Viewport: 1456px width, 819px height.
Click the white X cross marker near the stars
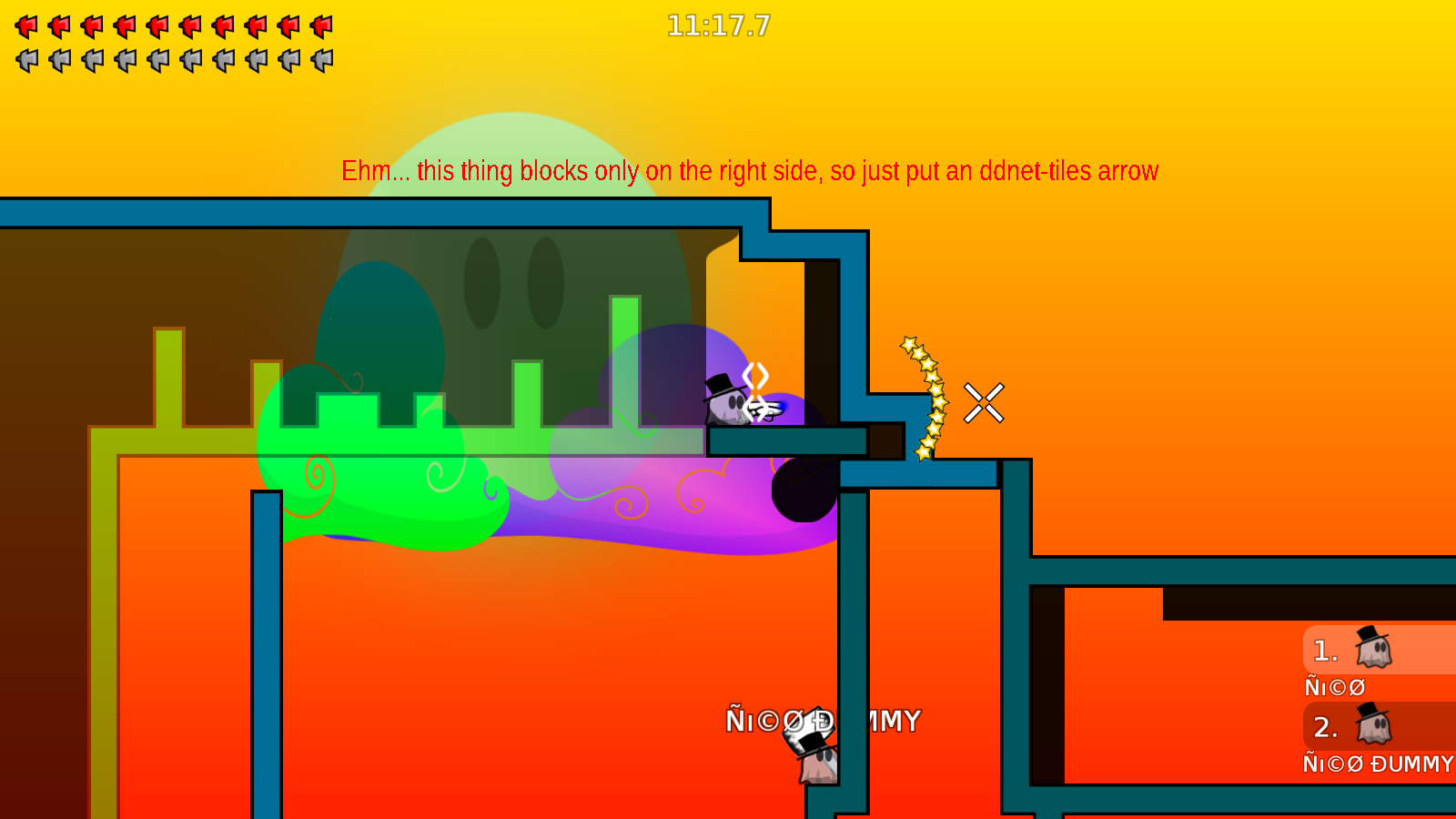[984, 403]
